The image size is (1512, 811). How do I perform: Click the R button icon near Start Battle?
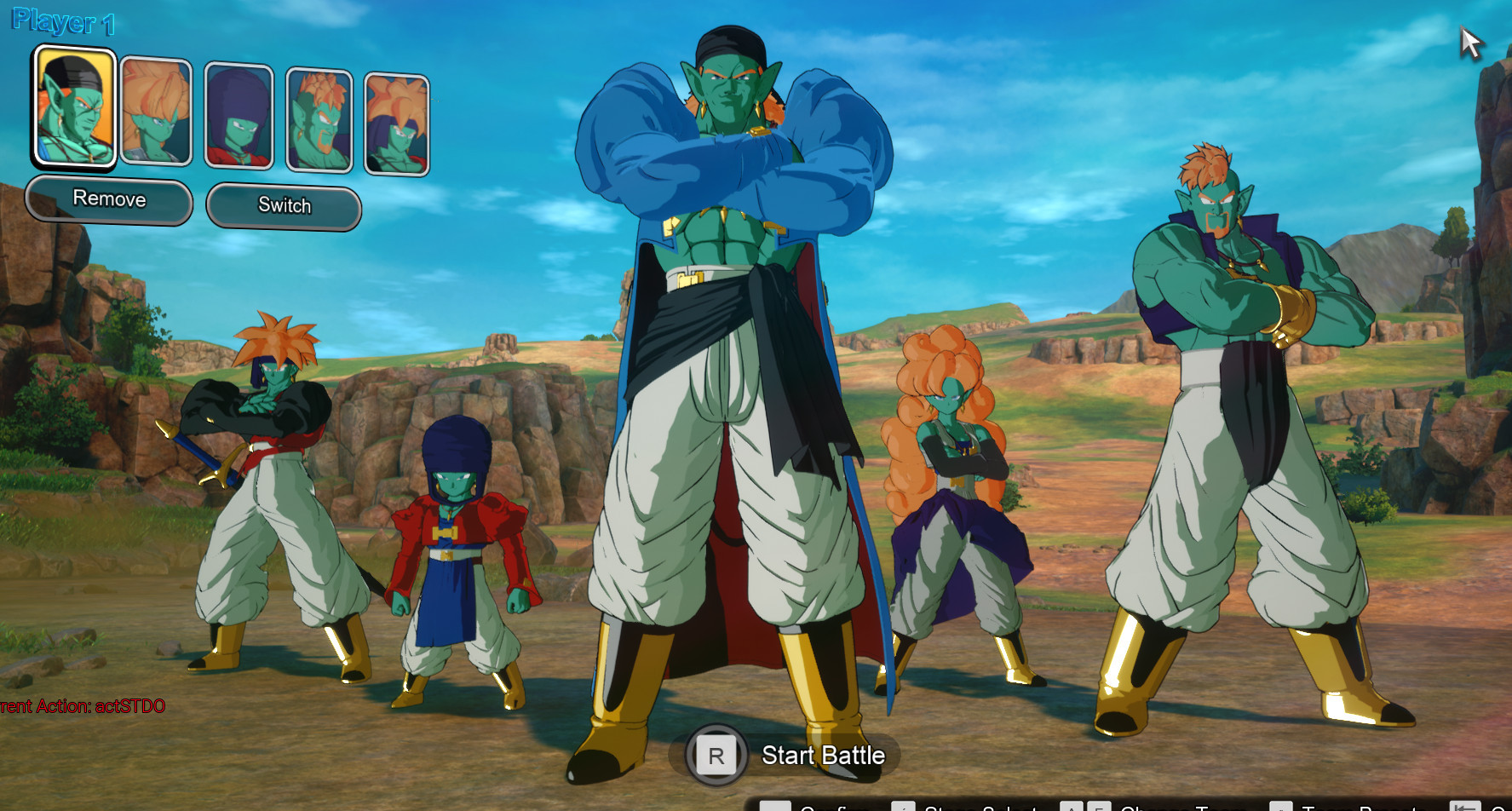coord(718,755)
